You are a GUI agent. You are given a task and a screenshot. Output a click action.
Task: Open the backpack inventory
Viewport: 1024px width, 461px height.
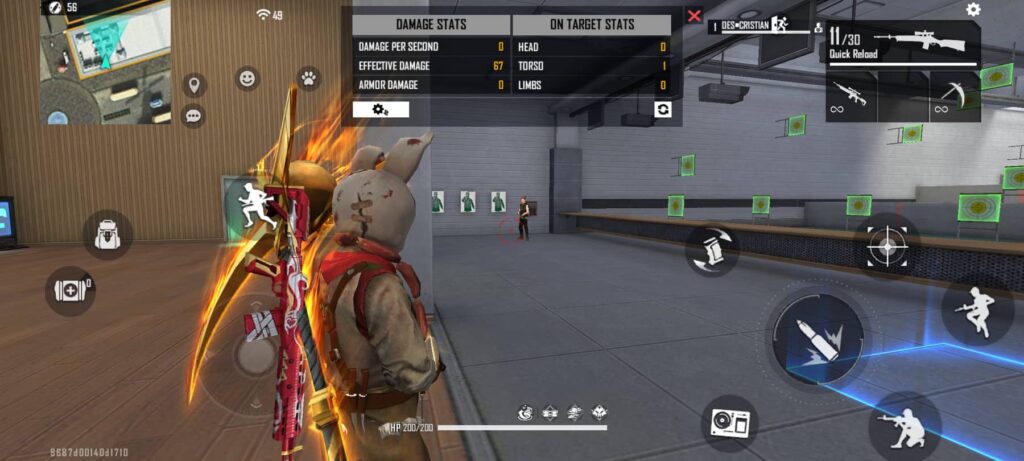pyautogui.click(x=107, y=235)
